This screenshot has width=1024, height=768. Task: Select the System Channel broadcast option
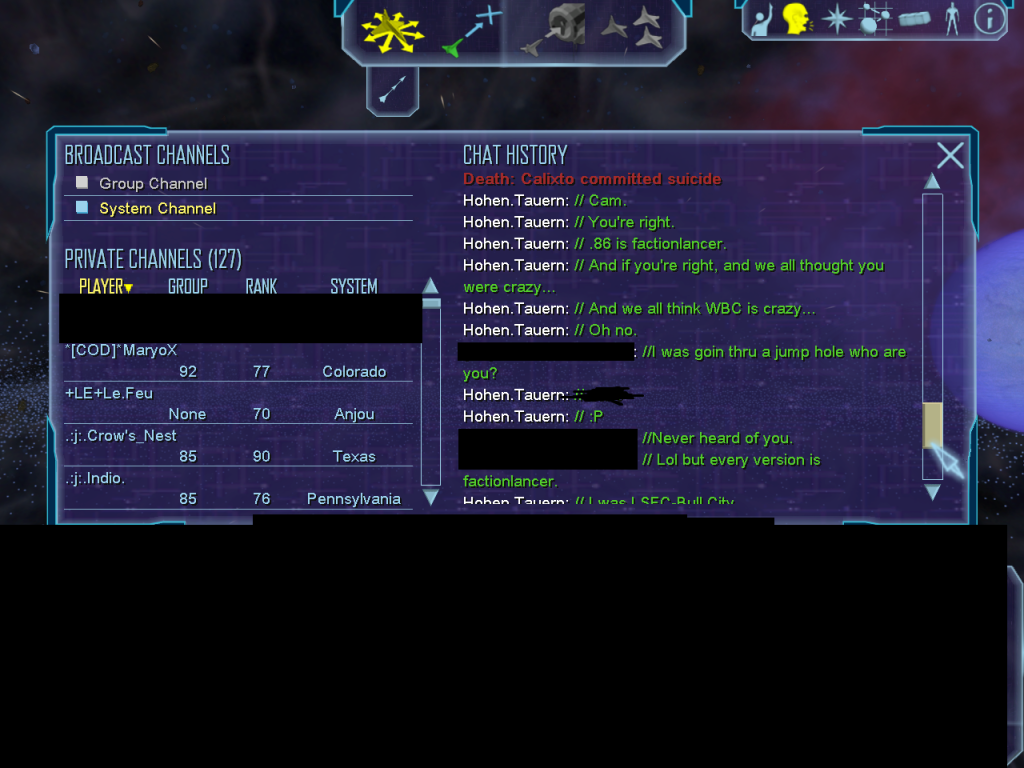pos(157,209)
